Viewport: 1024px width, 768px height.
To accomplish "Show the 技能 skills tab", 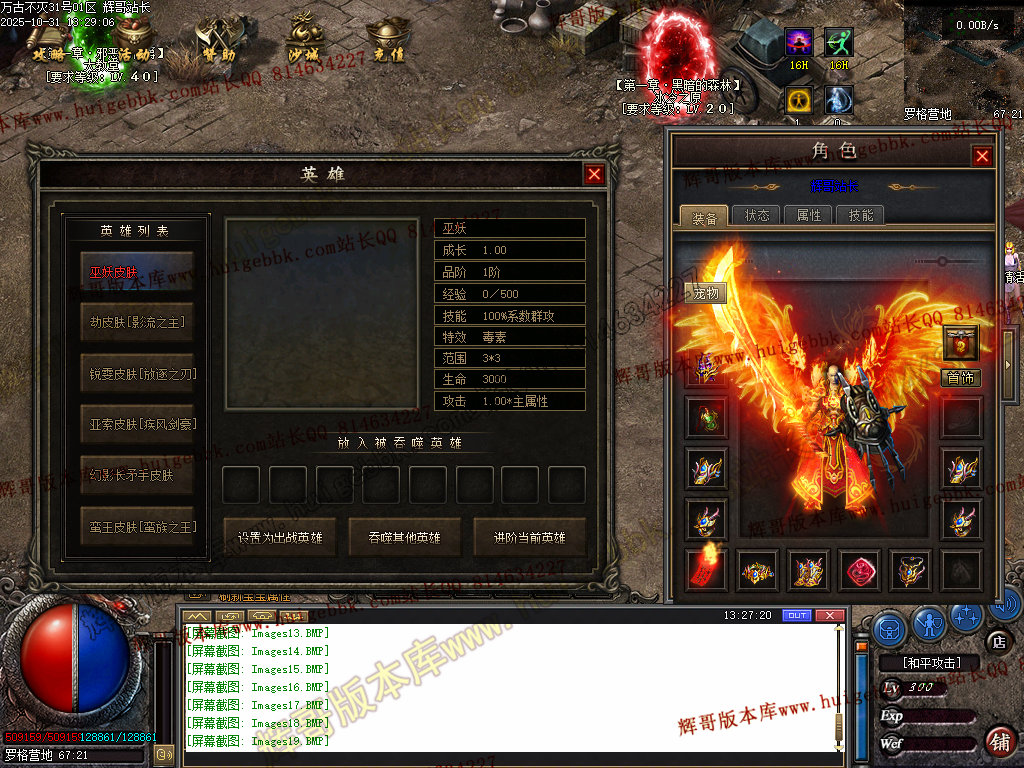I will click(861, 215).
